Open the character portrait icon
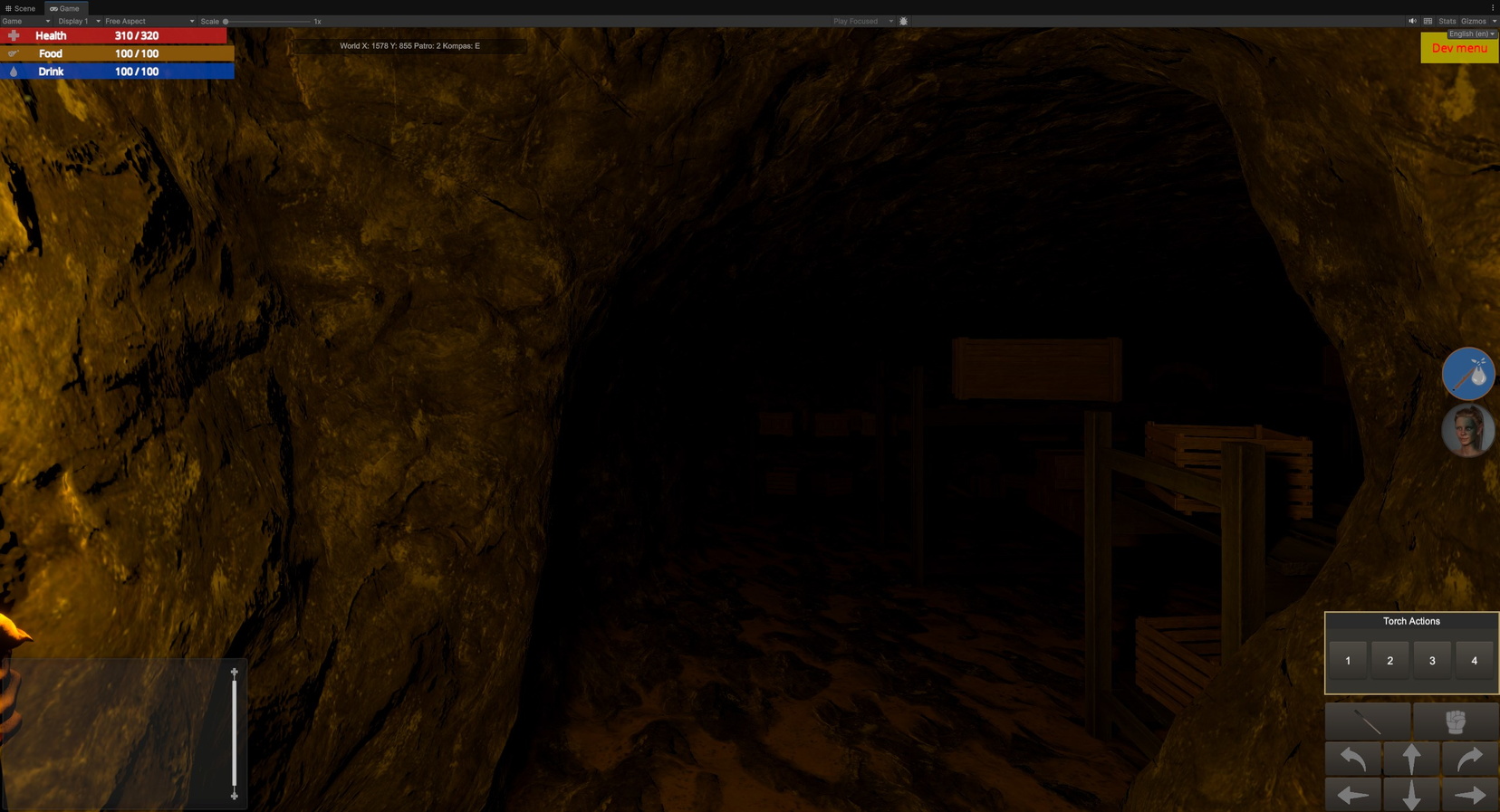The image size is (1500, 812). pyautogui.click(x=1467, y=430)
